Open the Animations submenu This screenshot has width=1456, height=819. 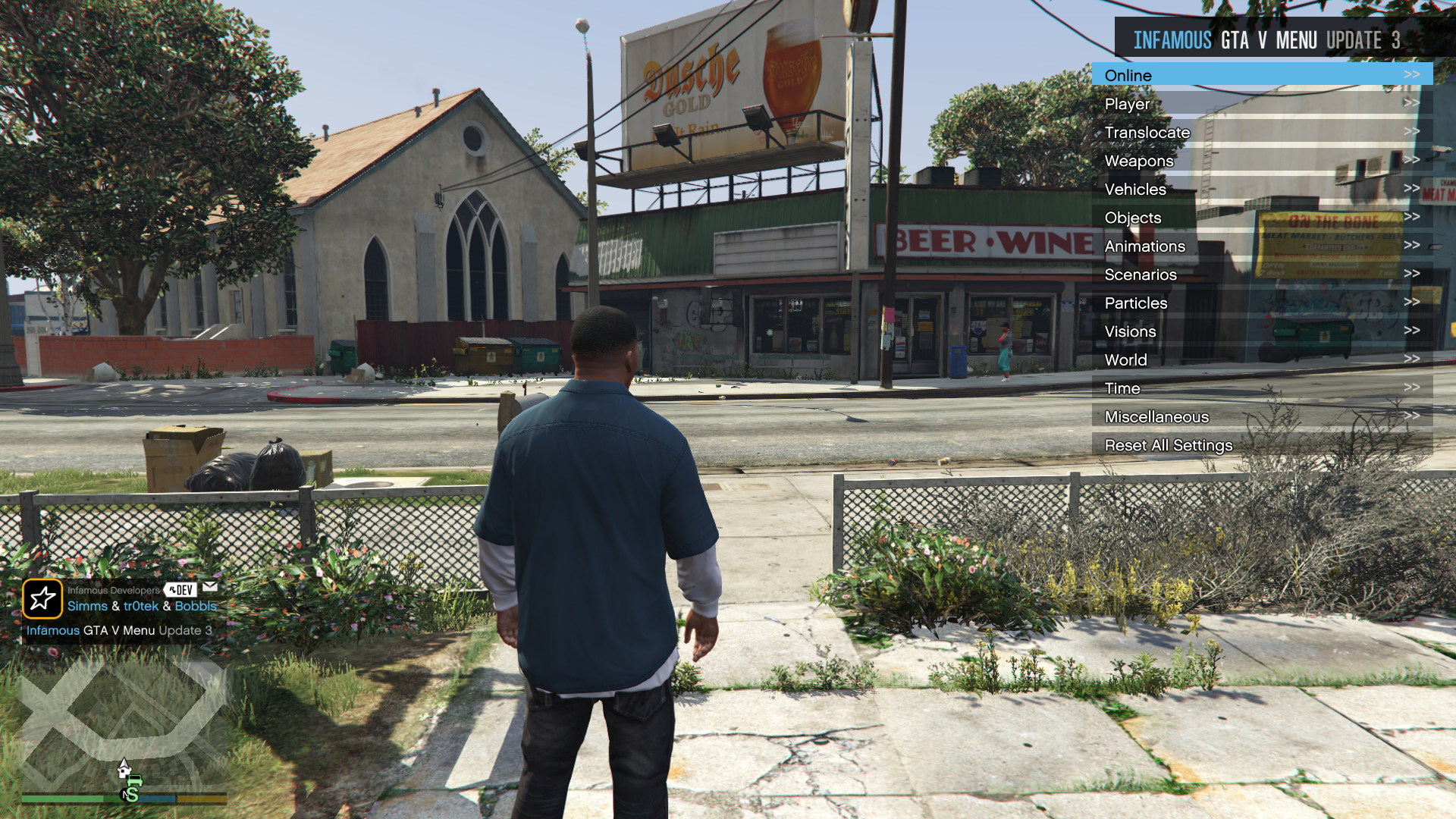coord(1261,246)
